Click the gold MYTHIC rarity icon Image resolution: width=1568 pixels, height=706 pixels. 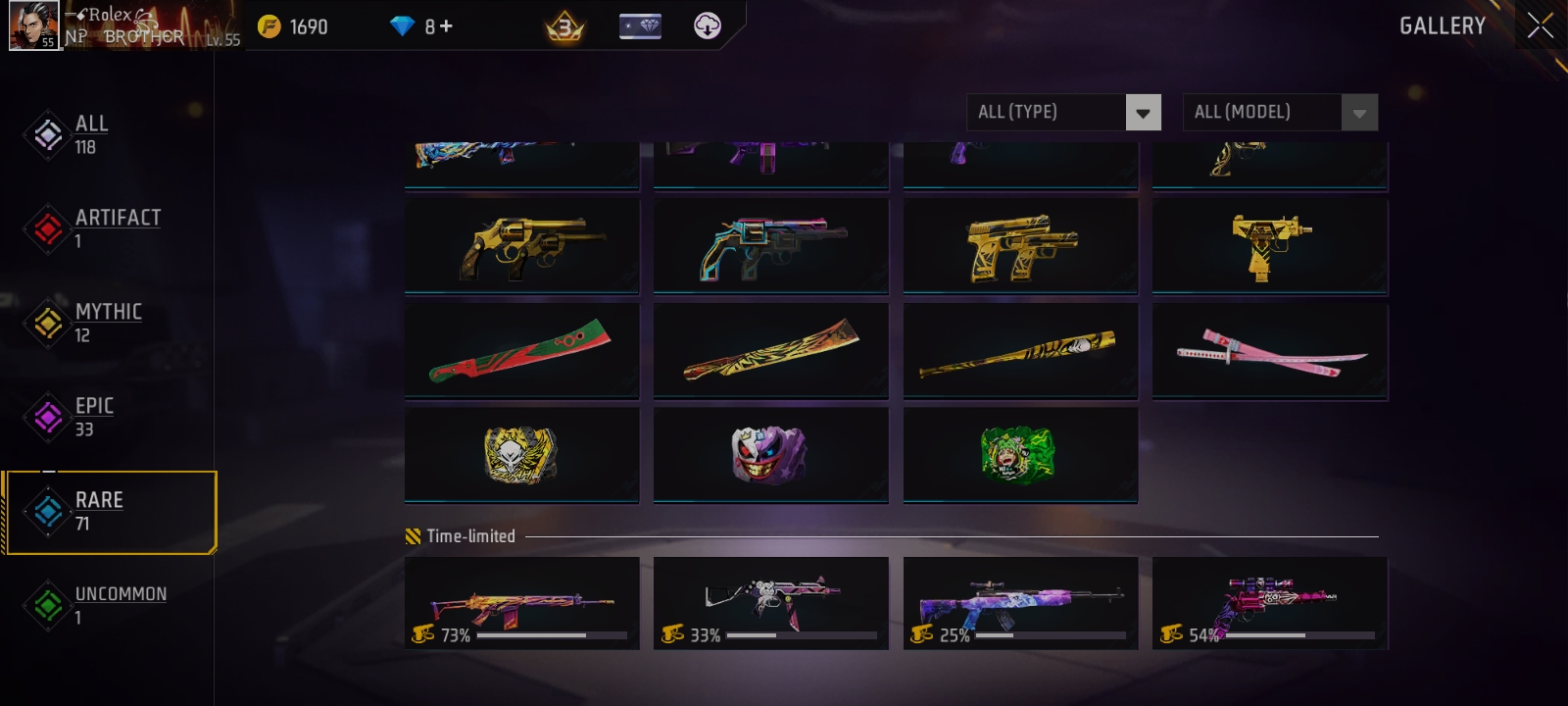click(46, 324)
